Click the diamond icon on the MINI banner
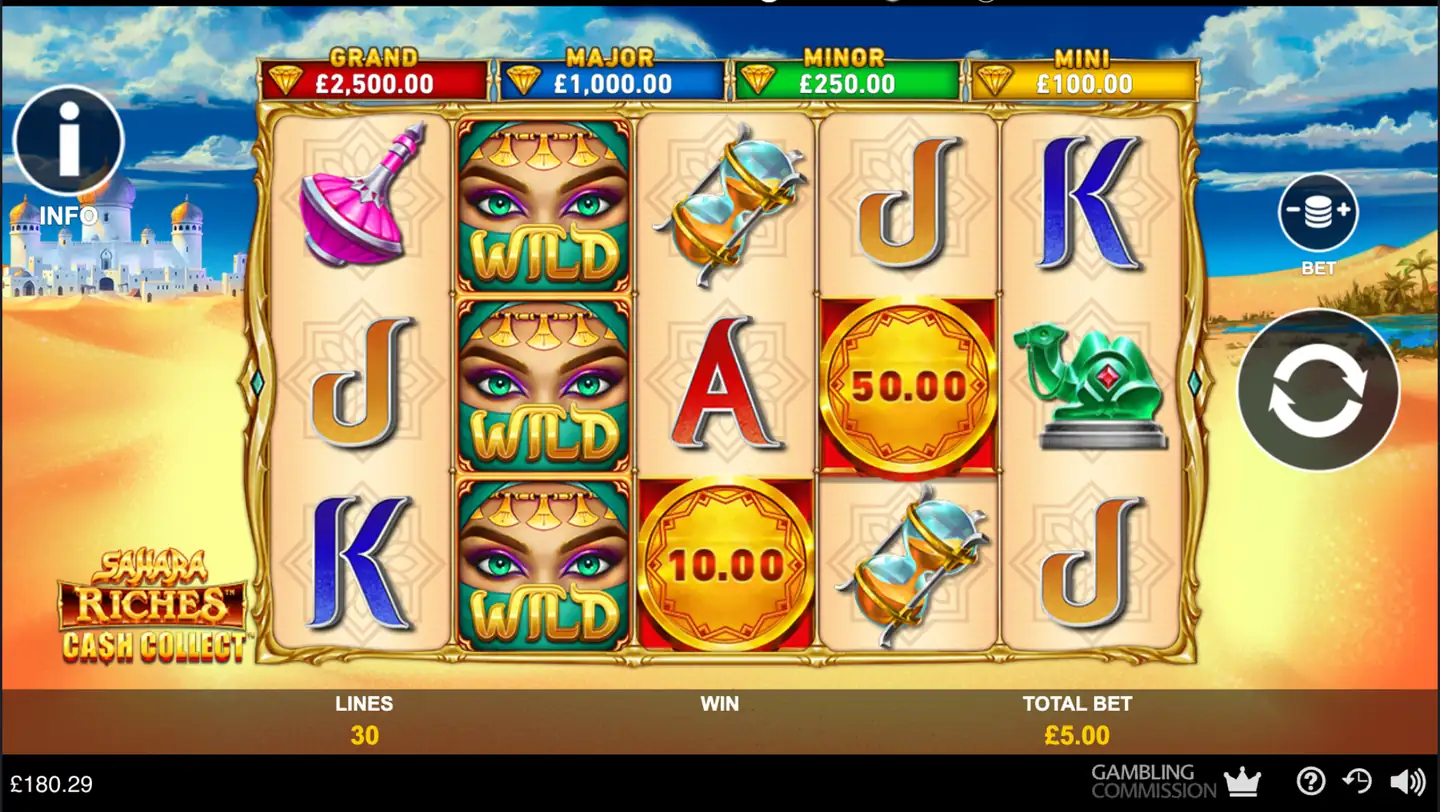Image resolution: width=1440 pixels, height=812 pixels. 997,77
